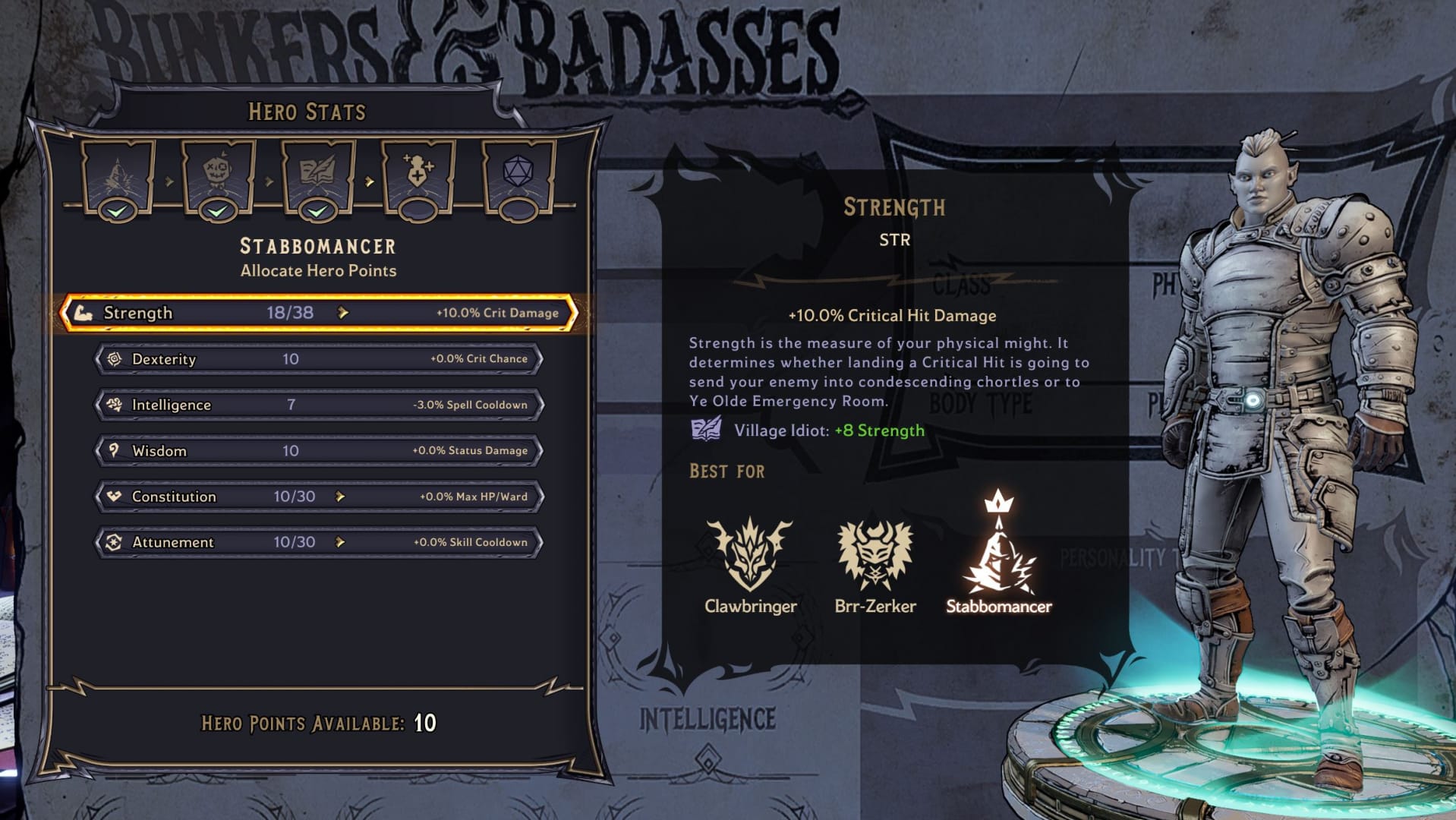Add a point to Attunement using arrow
Image resolution: width=1456 pixels, height=820 pixels.
pyautogui.click(x=340, y=542)
